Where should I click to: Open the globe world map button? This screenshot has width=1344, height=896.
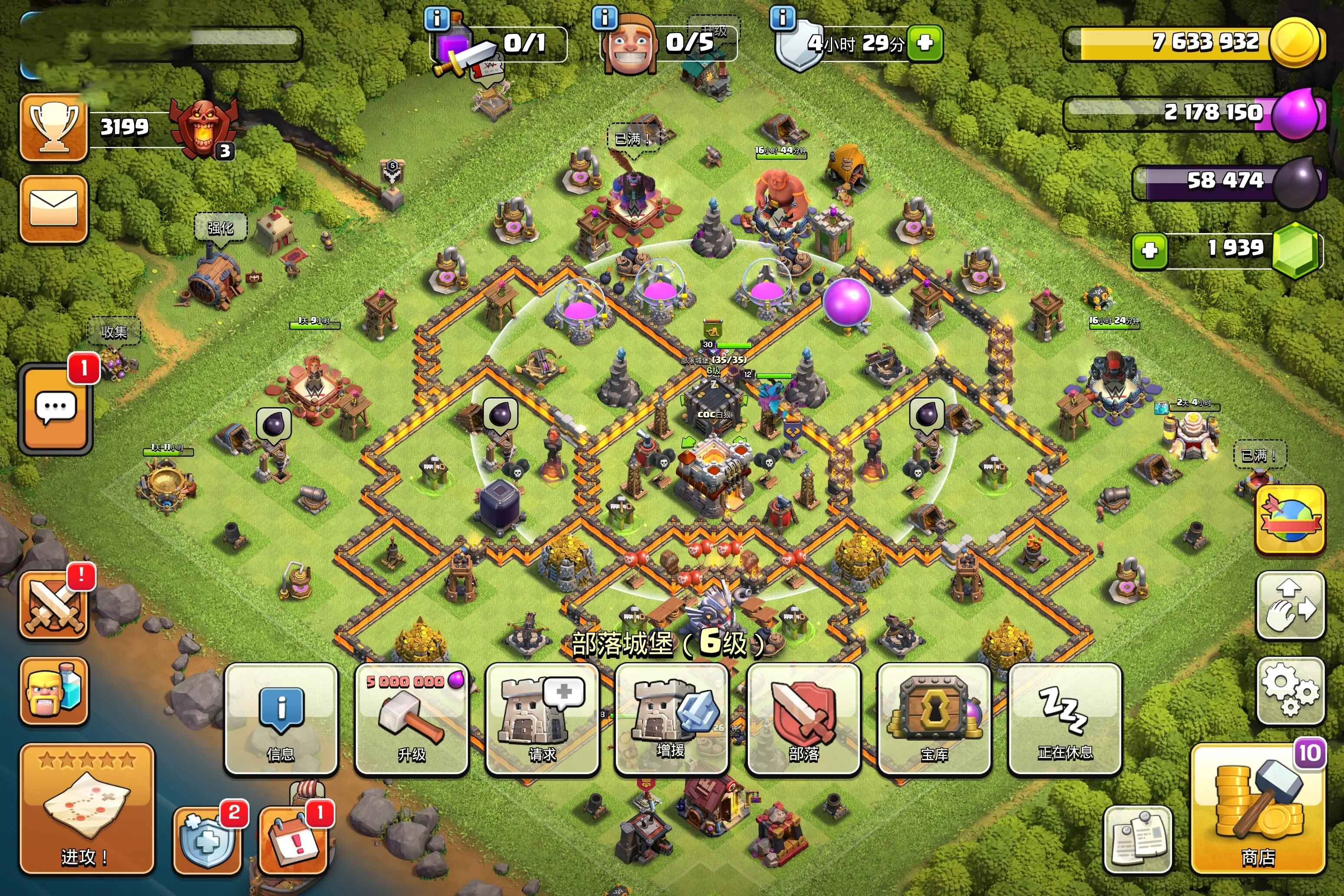[x=1290, y=519]
